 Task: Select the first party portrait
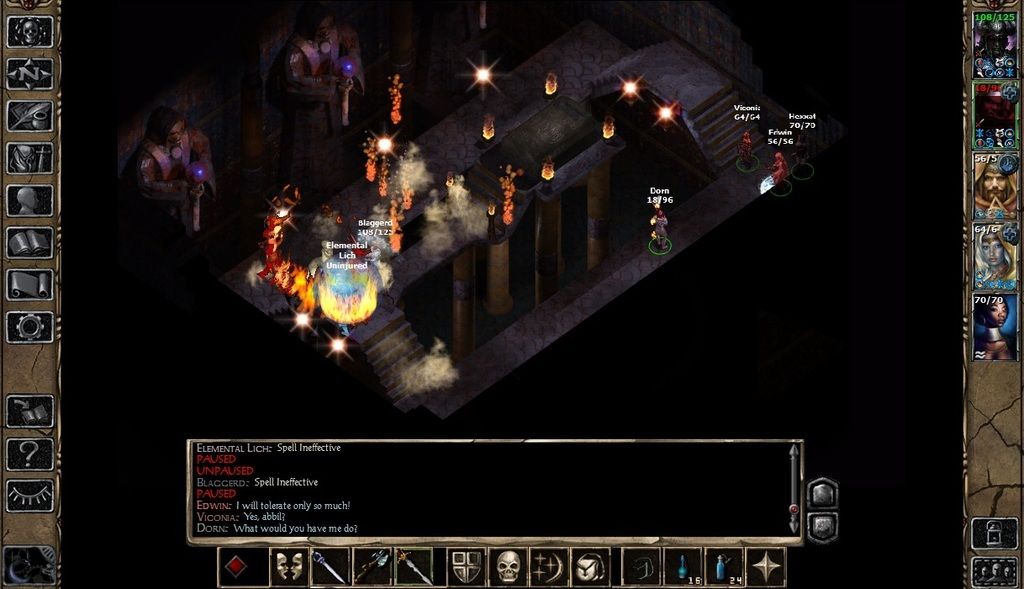995,45
